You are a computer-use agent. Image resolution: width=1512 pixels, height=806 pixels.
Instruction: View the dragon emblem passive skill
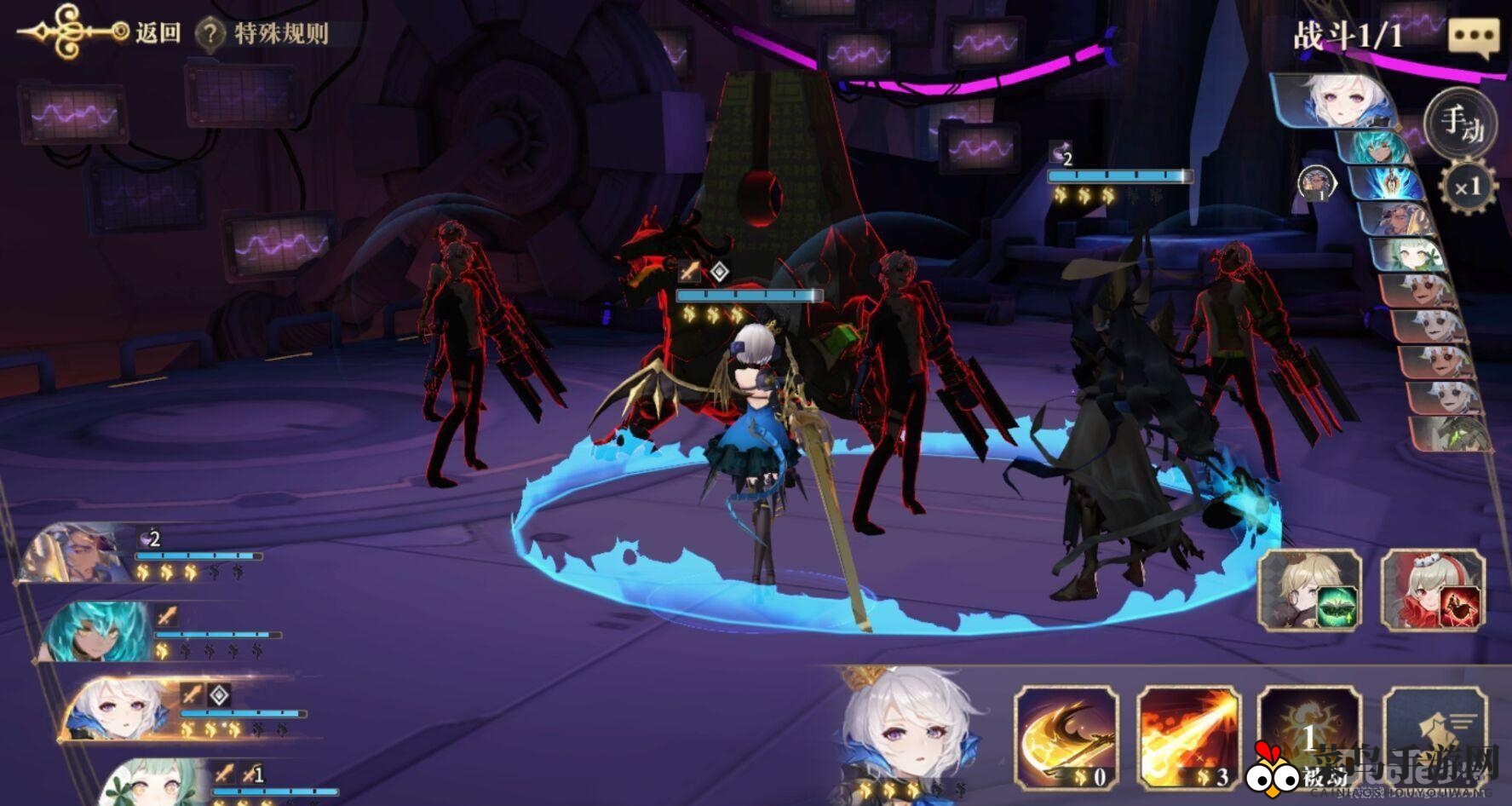(1309, 737)
